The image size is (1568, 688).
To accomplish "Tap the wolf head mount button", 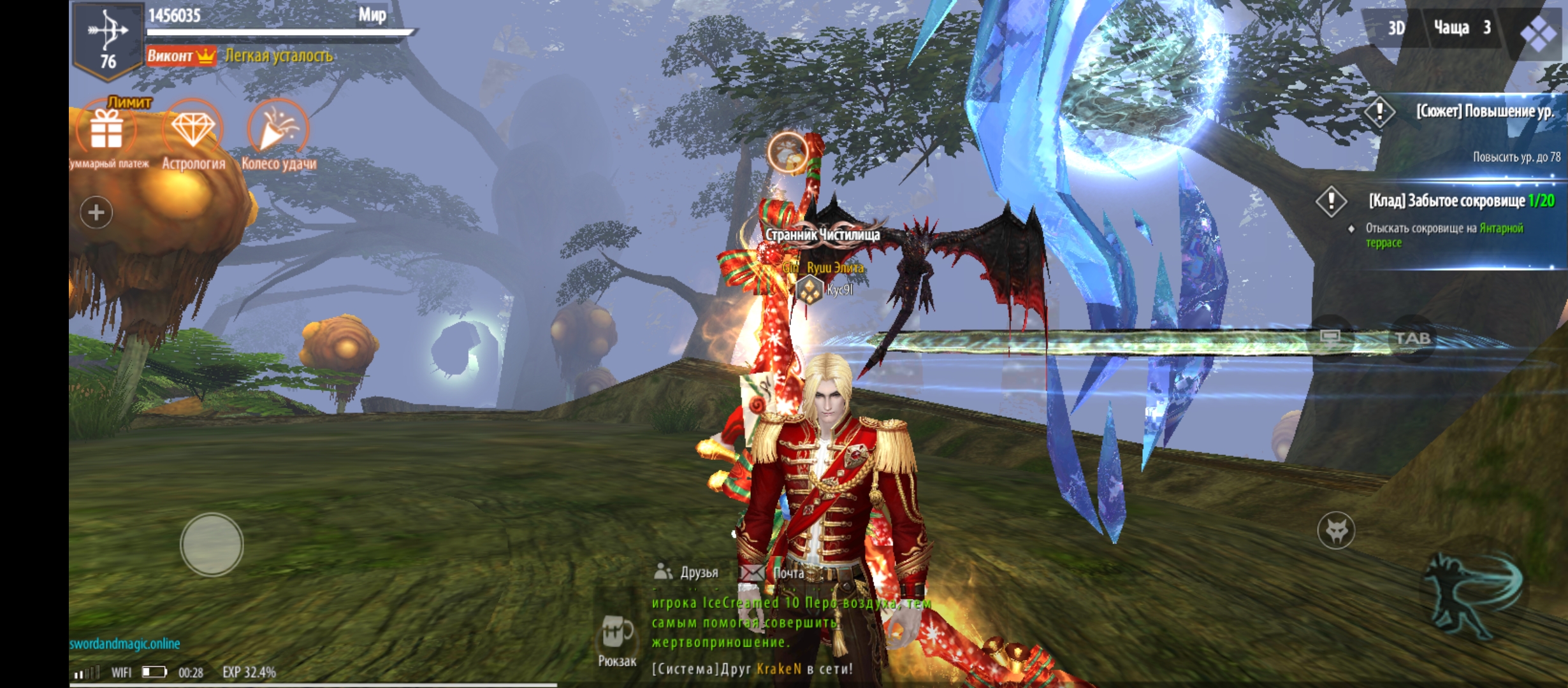I will click(1336, 530).
